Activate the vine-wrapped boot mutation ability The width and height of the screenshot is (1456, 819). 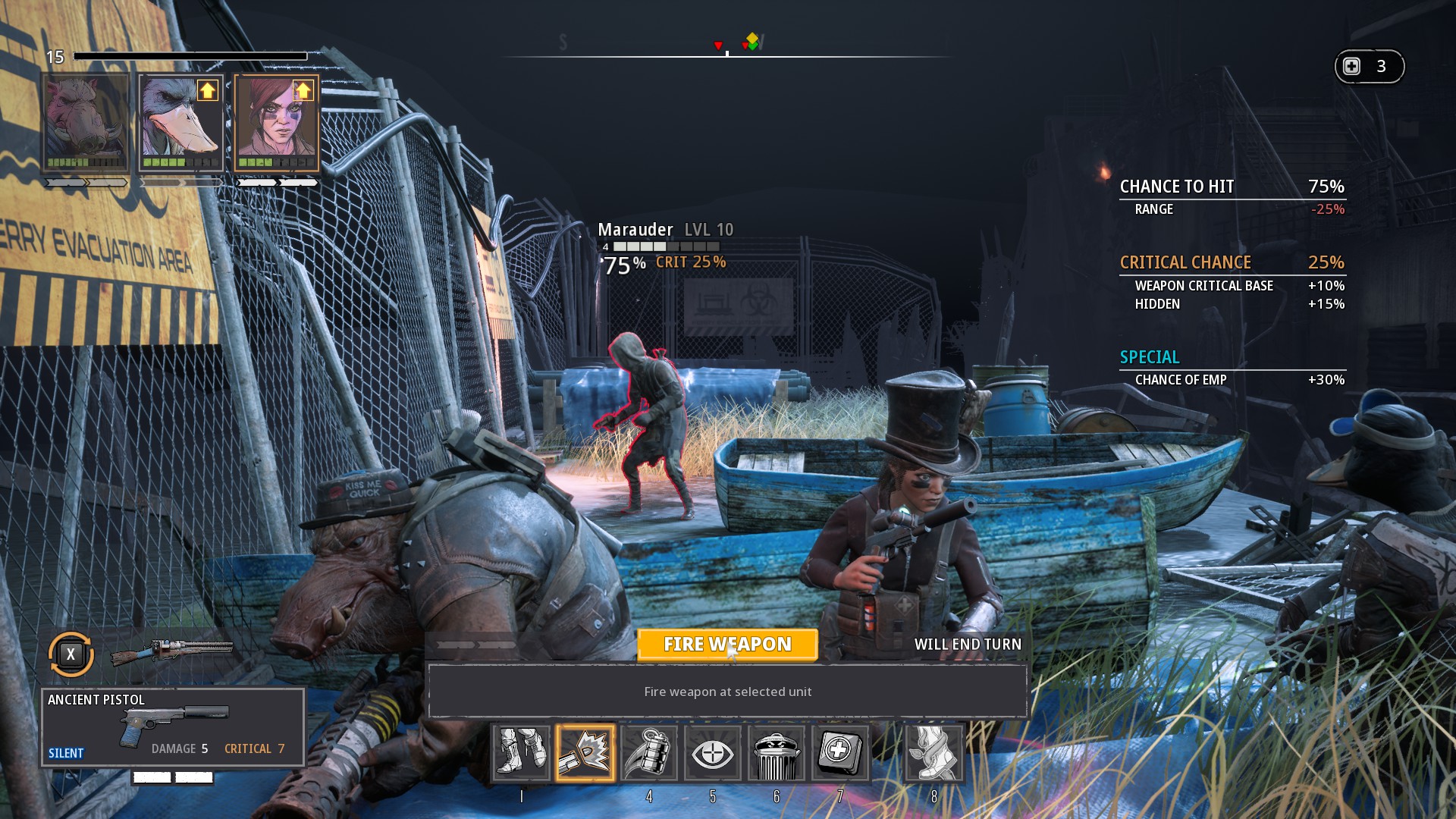point(934,753)
